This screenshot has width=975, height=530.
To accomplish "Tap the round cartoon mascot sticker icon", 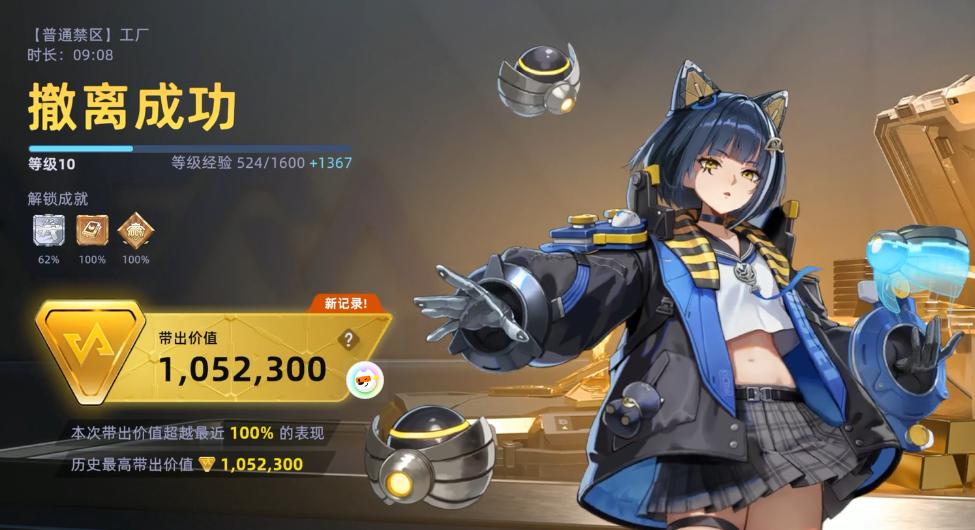I will click(x=362, y=378).
